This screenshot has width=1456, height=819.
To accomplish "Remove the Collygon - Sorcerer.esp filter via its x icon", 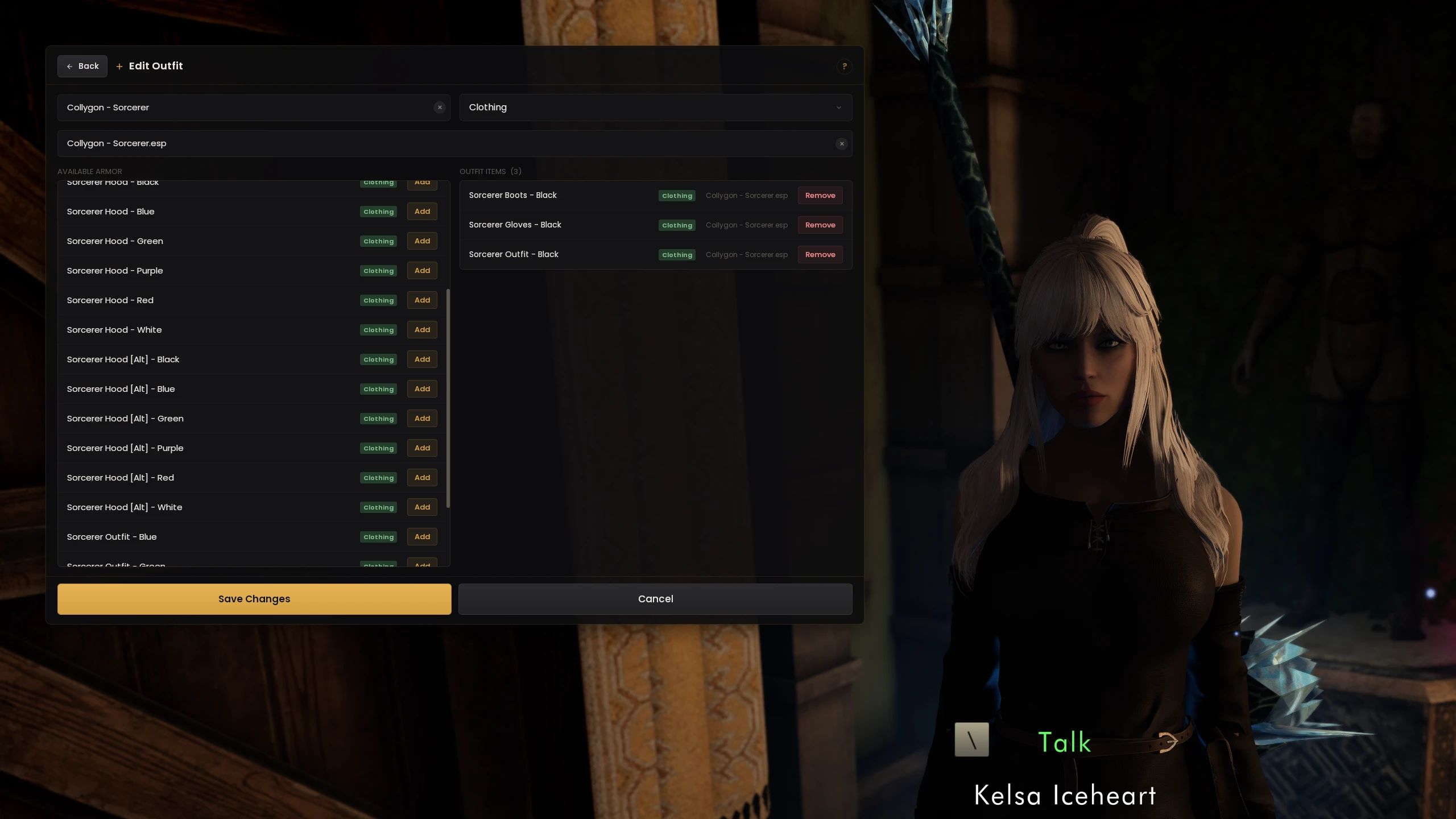I will tap(841, 143).
